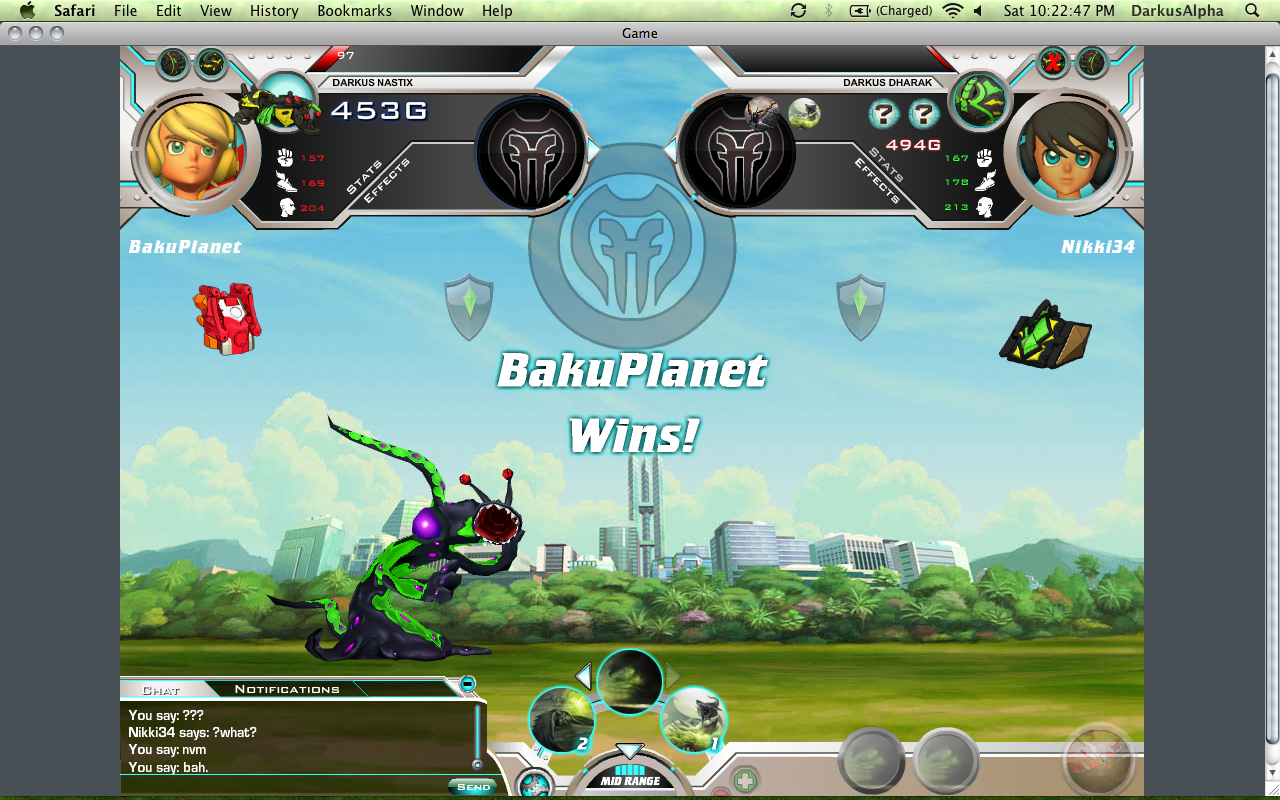
Task: Click Nikki34's defeated Bakugan with red X
Action: [x=1052, y=63]
